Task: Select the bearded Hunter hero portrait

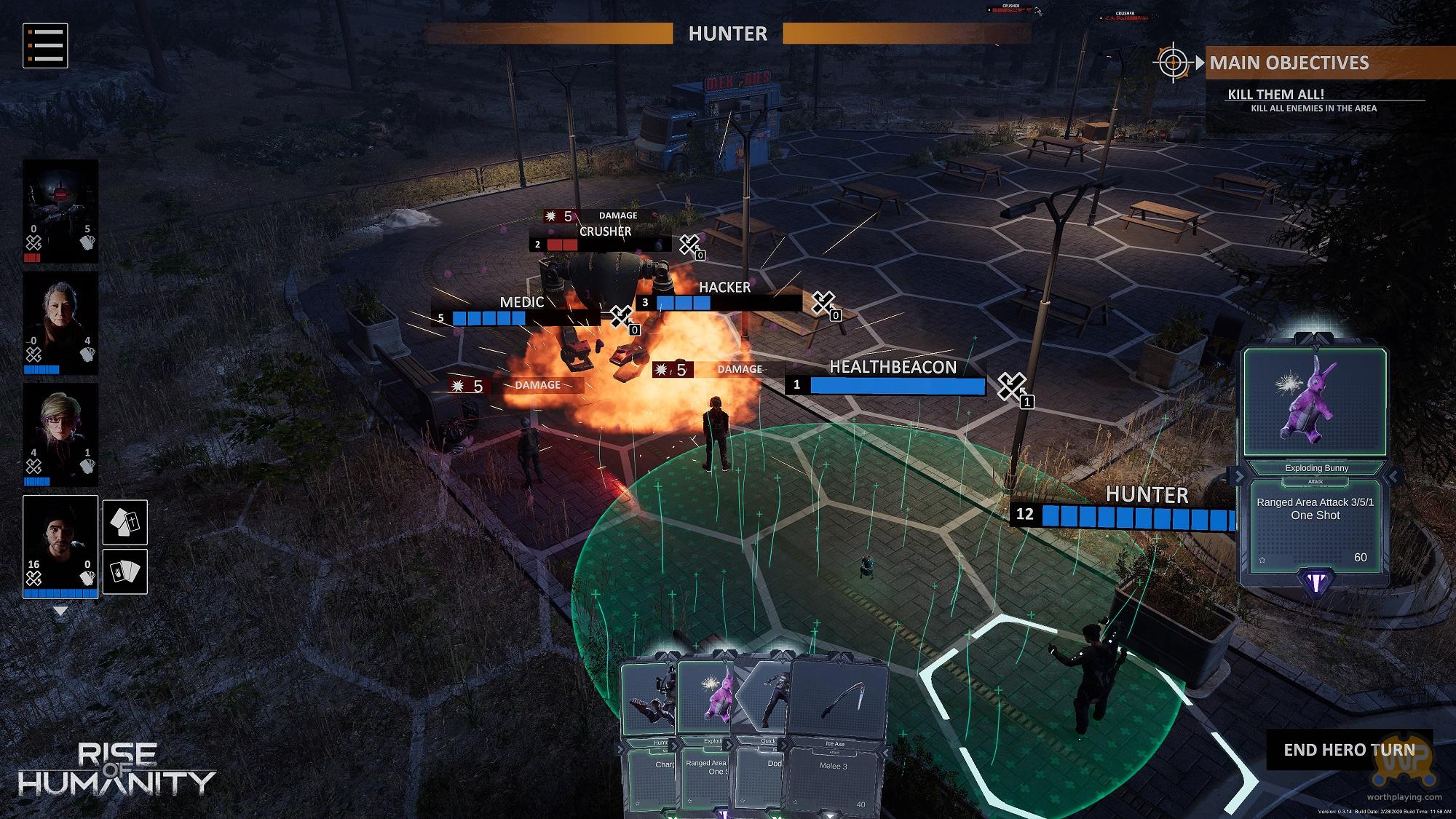Action: [60, 546]
